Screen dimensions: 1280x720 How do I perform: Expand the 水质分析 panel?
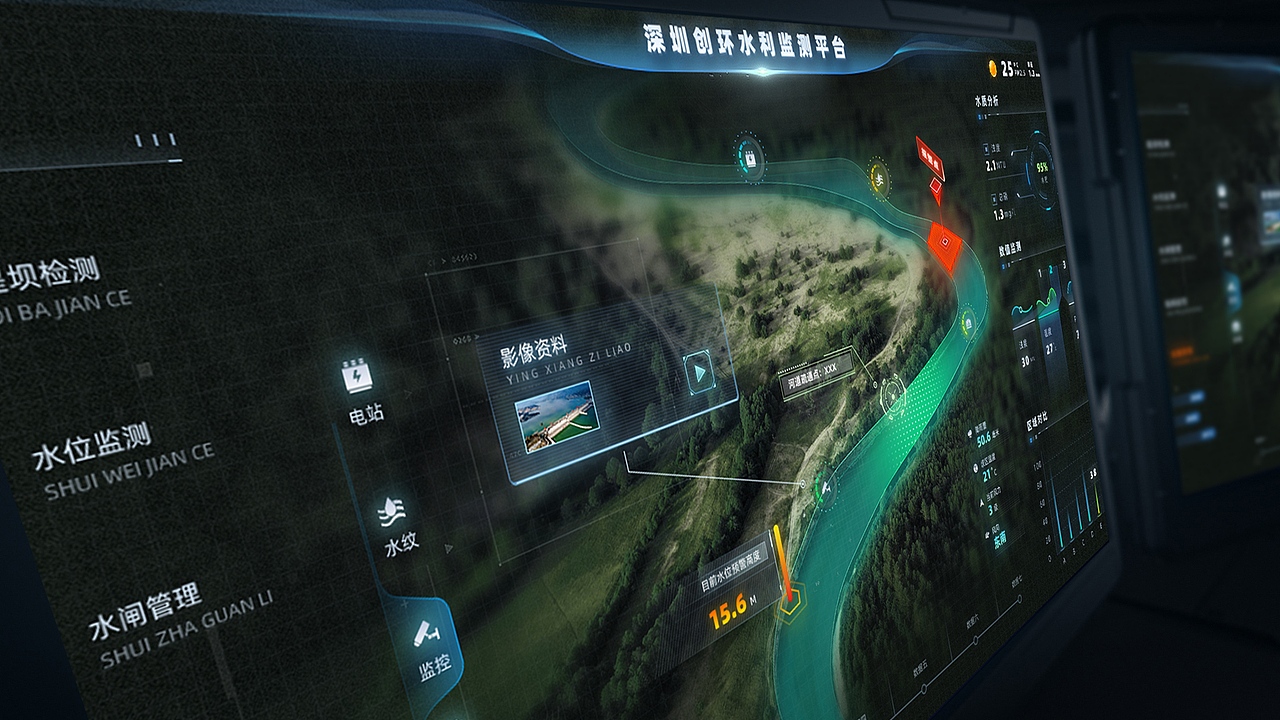[x=987, y=100]
